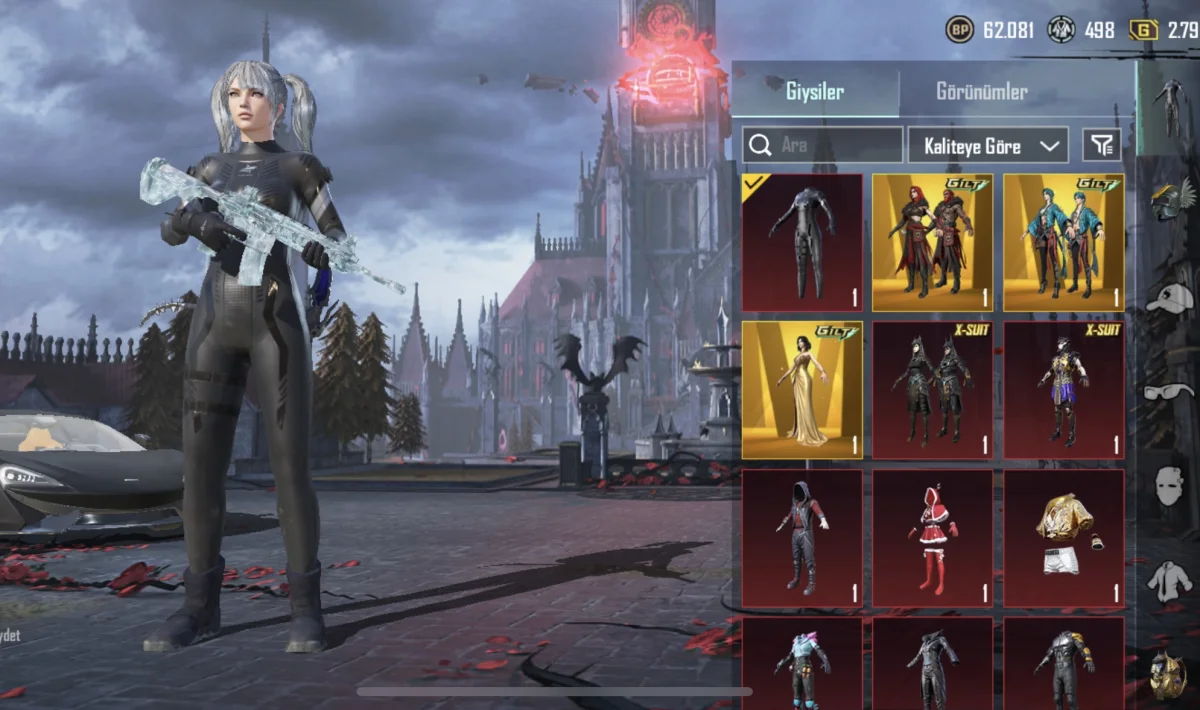Click the Ara search field
Image resolution: width=1200 pixels, height=710 pixels.
click(823, 146)
